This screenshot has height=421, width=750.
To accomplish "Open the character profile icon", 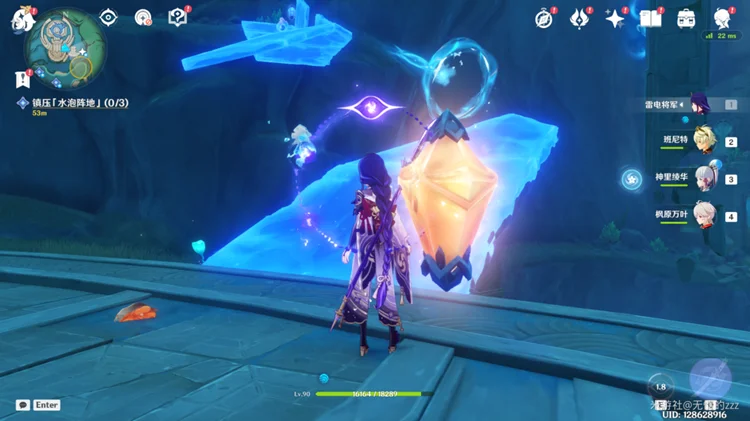I will [x=721, y=18].
